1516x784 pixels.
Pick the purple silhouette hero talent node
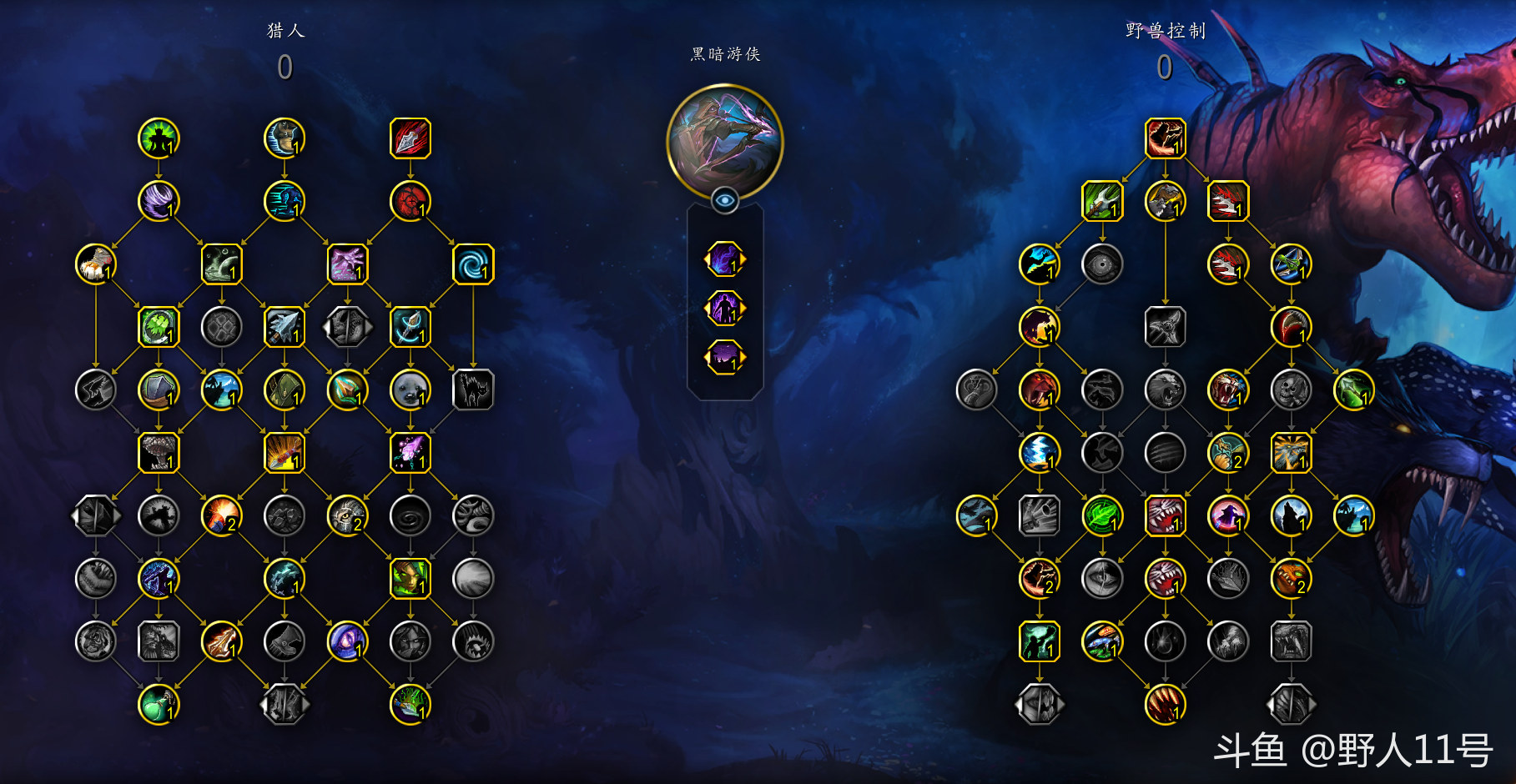pos(724,309)
